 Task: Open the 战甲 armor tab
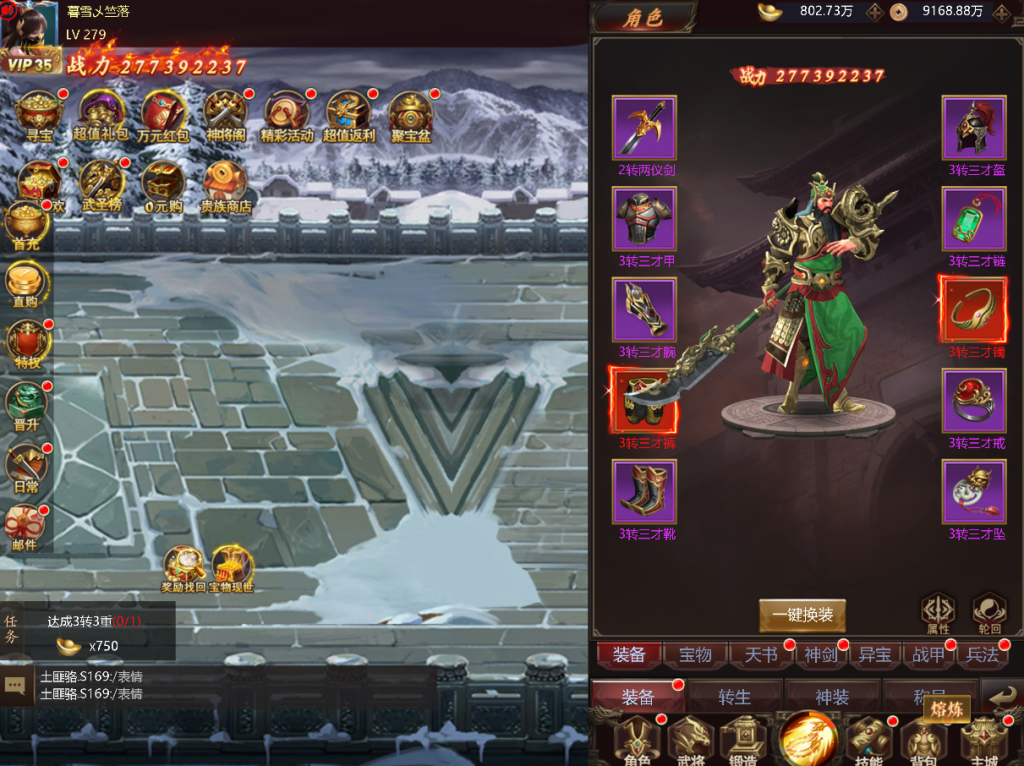[x=928, y=655]
